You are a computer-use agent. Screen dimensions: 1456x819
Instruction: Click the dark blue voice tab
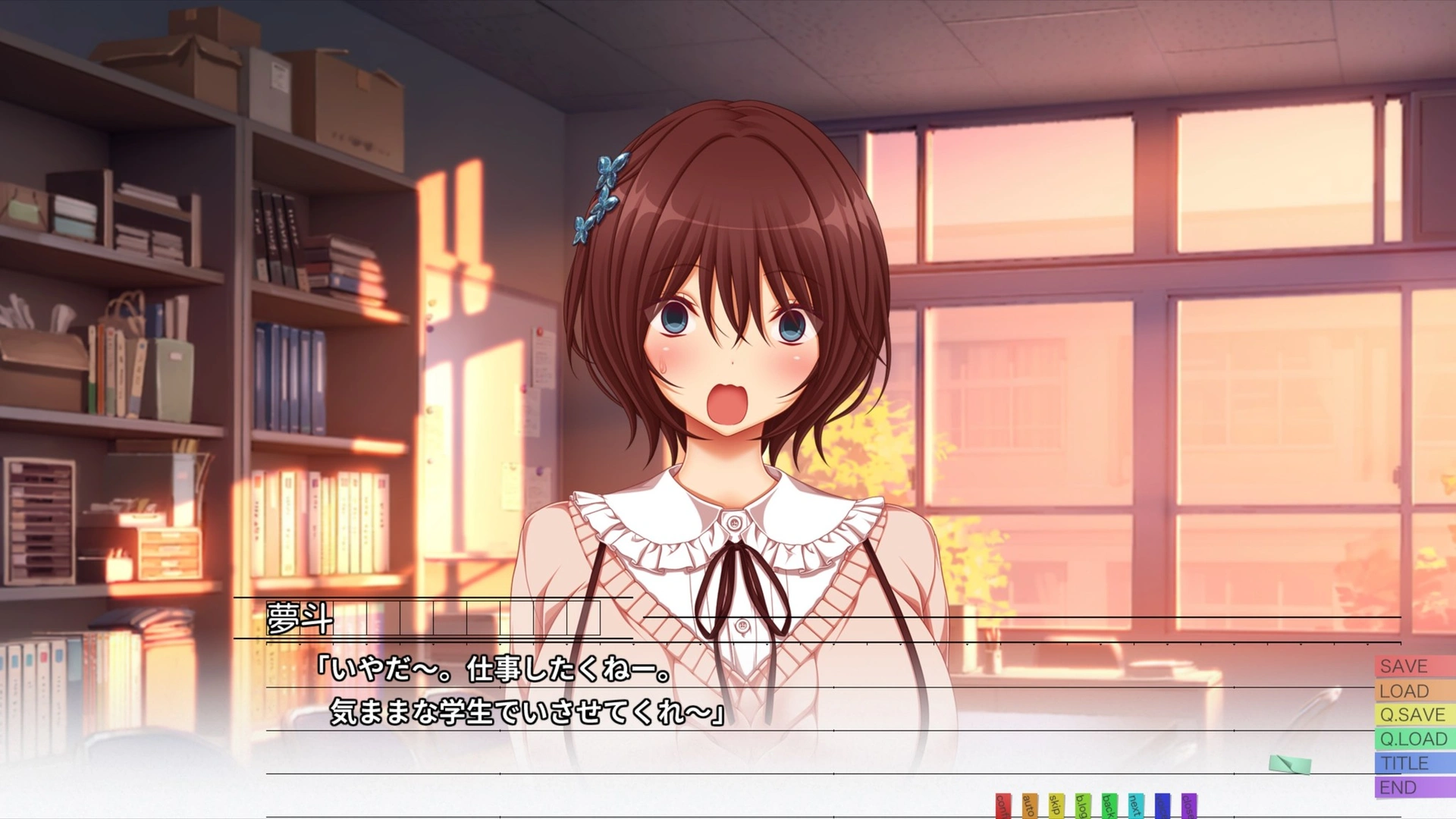tap(1162, 806)
